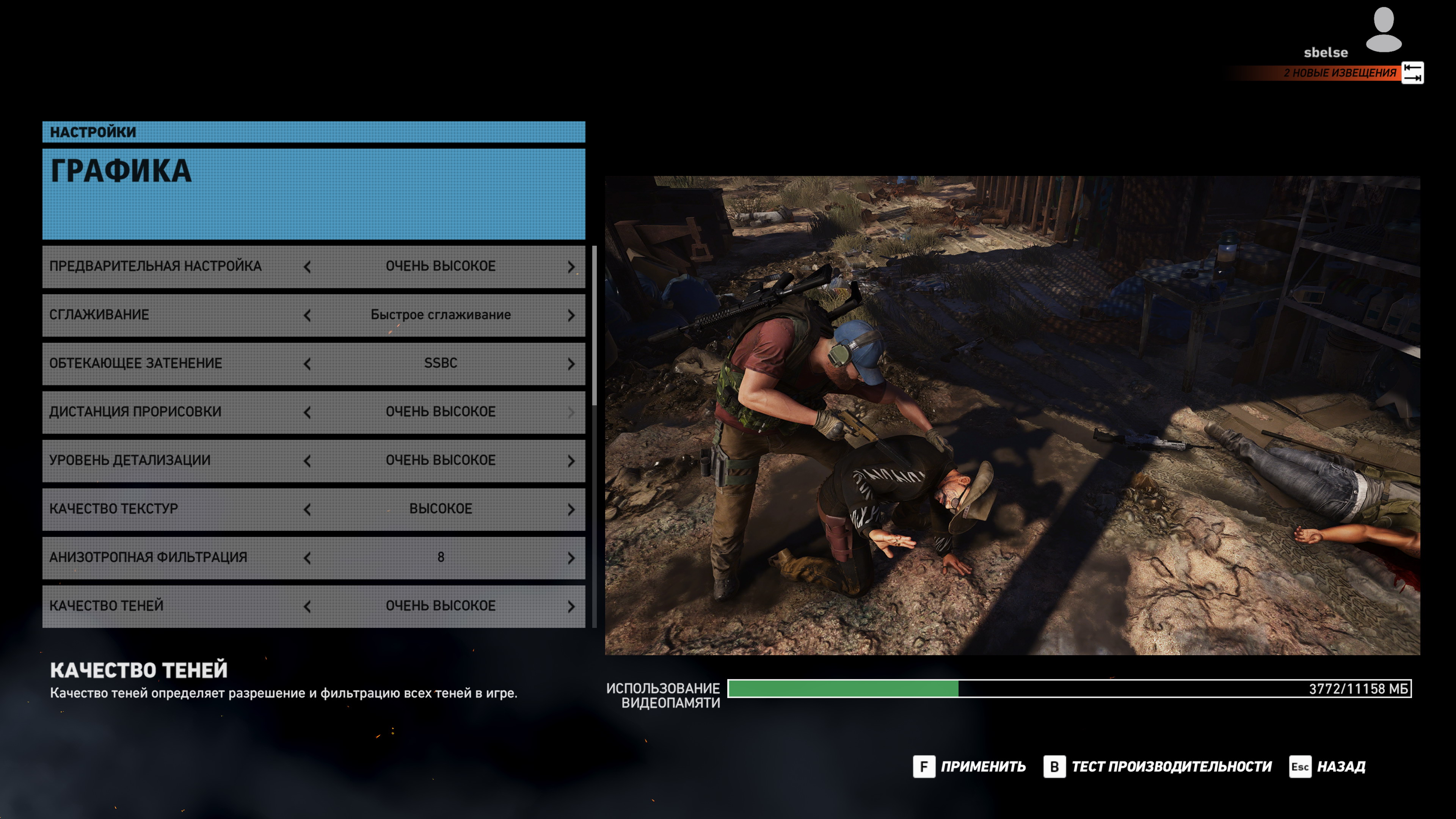Image resolution: width=1456 pixels, height=819 pixels.
Task: Decrease the Предварительная настройка preset with left arrow
Action: click(307, 267)
